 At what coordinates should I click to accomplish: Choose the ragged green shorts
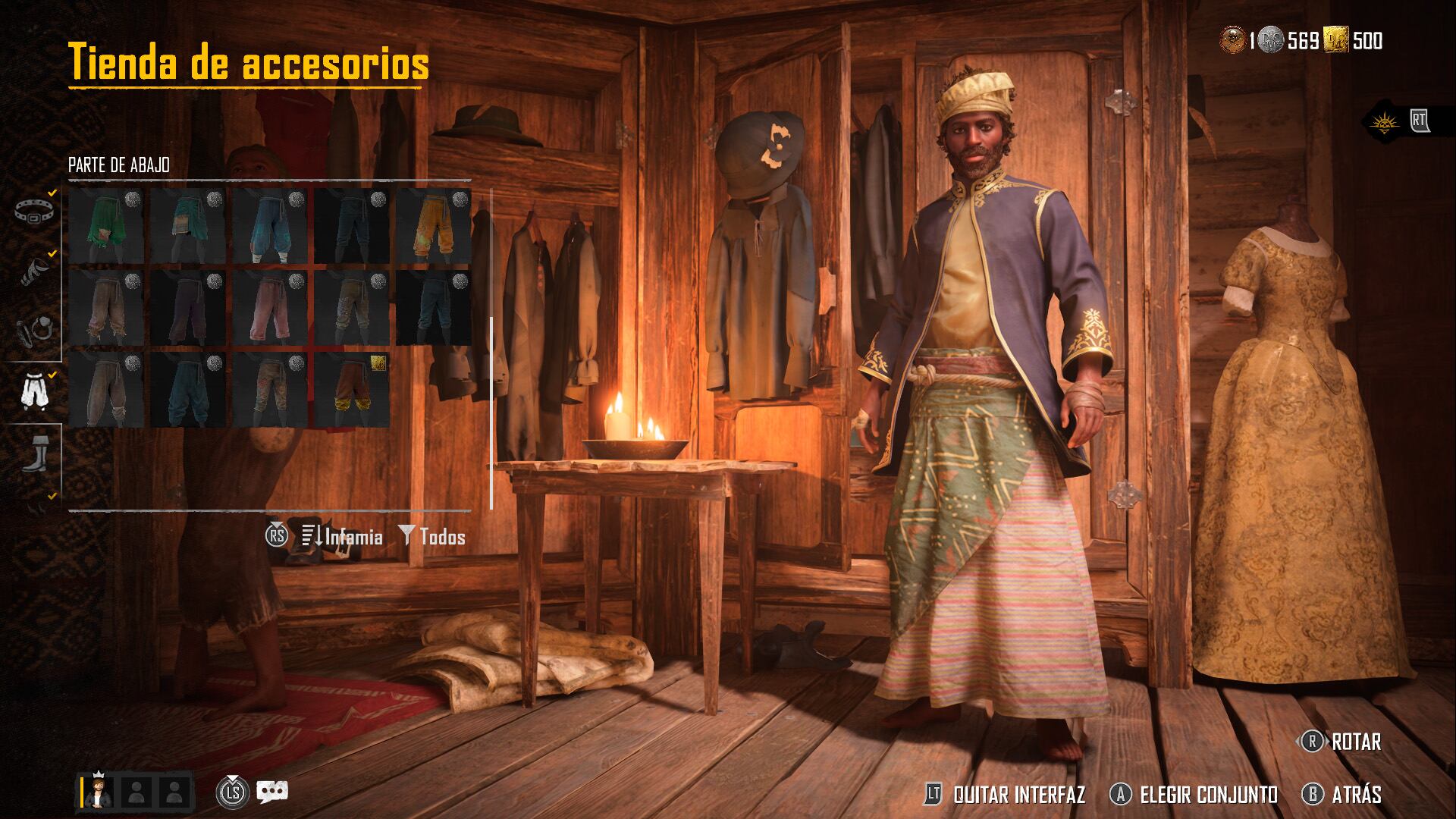(106, 226)
